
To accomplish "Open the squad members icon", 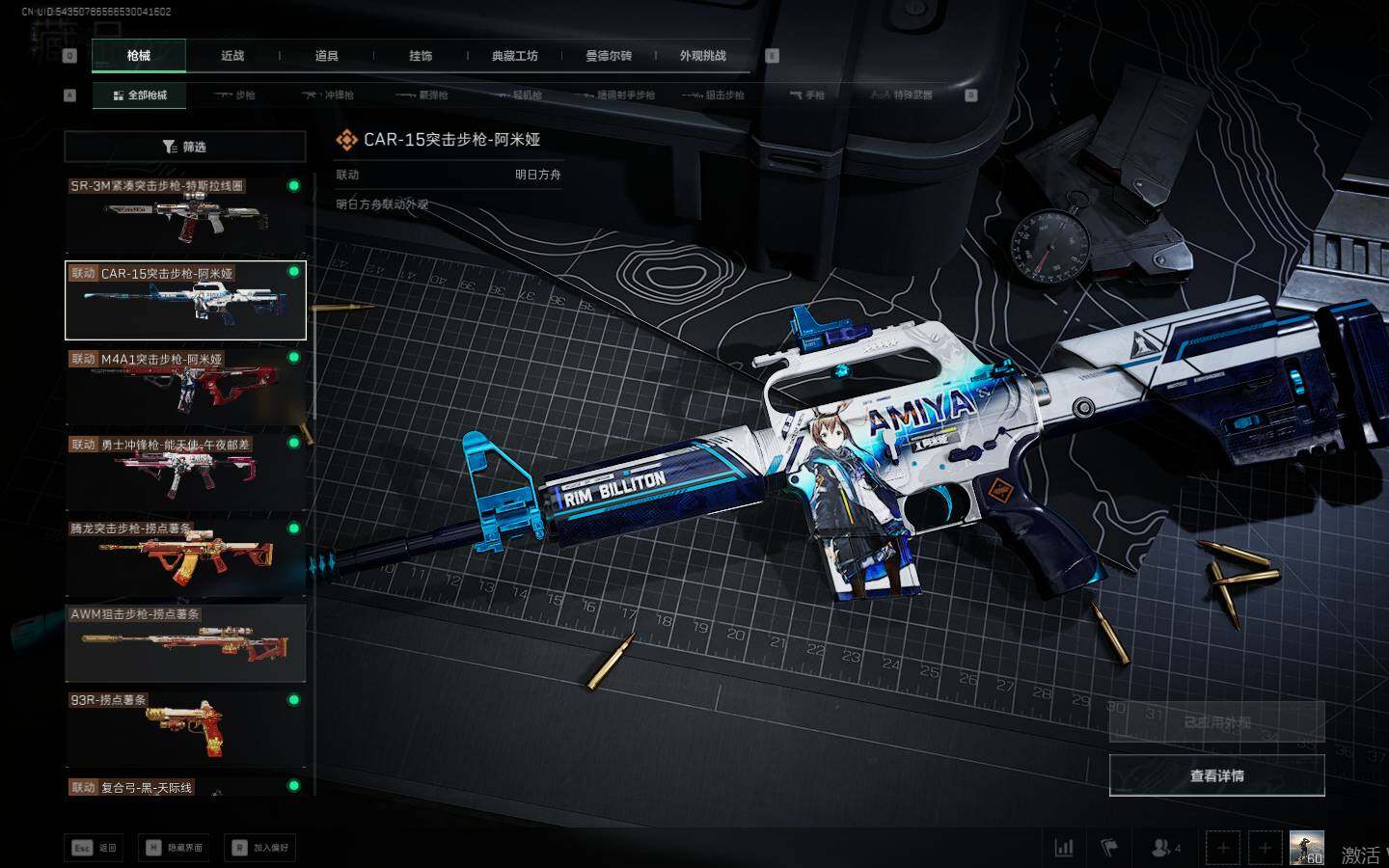I will pyautogui.click(x=1164, y=848).
